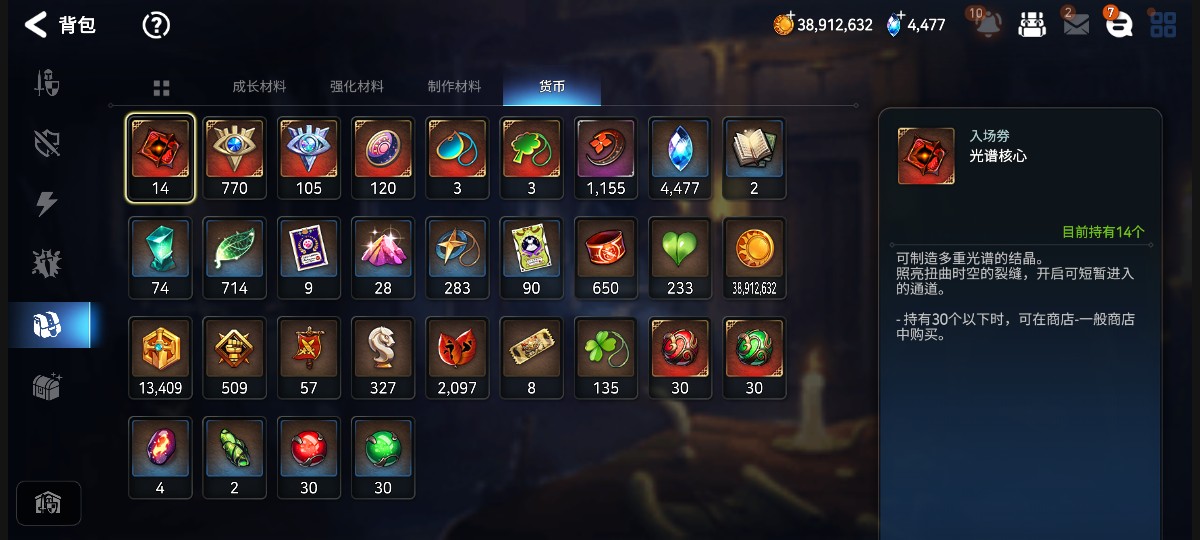
Task: Open the question mark help button
Action: point(156,25)
